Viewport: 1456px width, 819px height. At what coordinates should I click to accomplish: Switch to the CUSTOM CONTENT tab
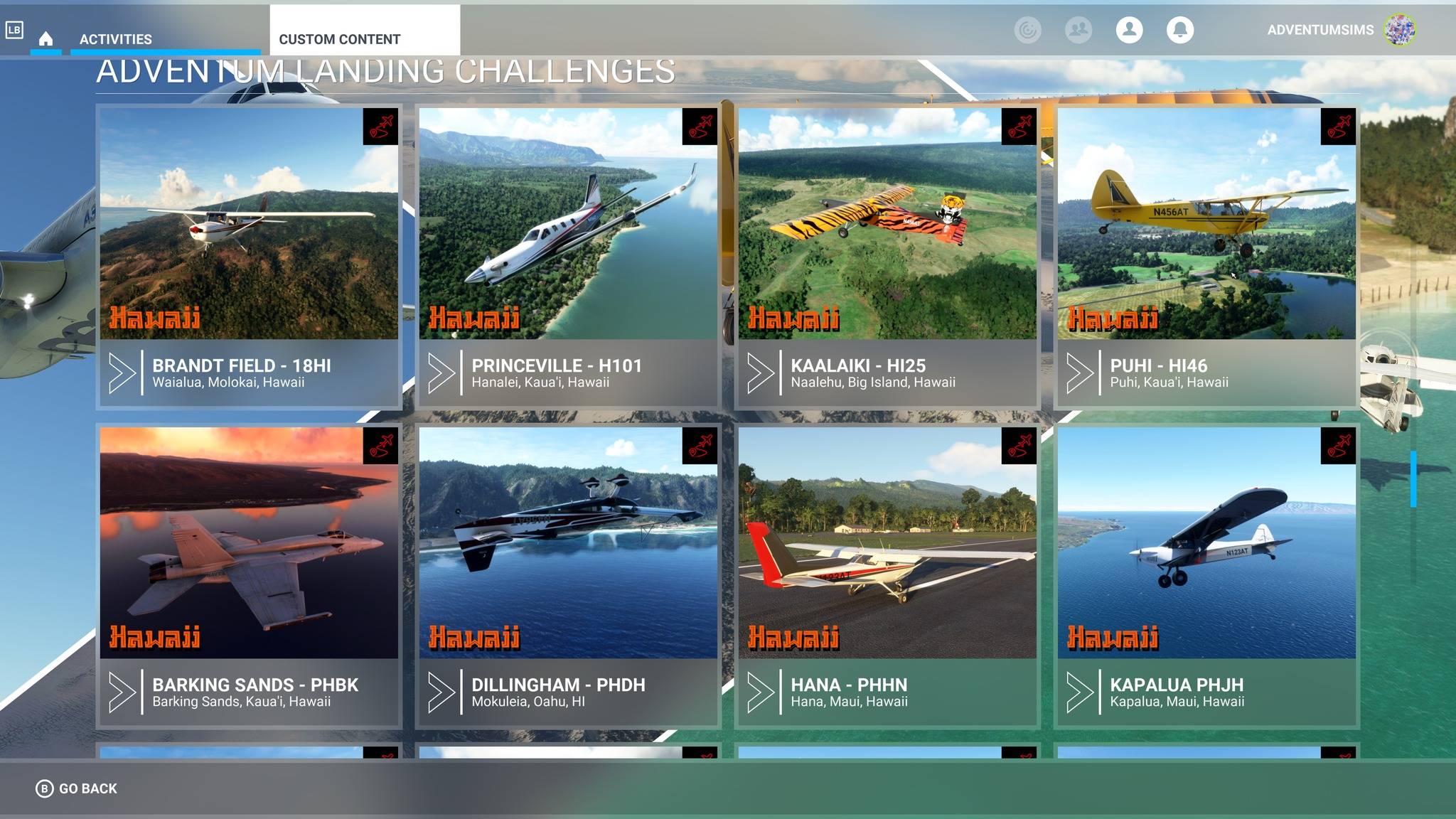pos(340,38)
